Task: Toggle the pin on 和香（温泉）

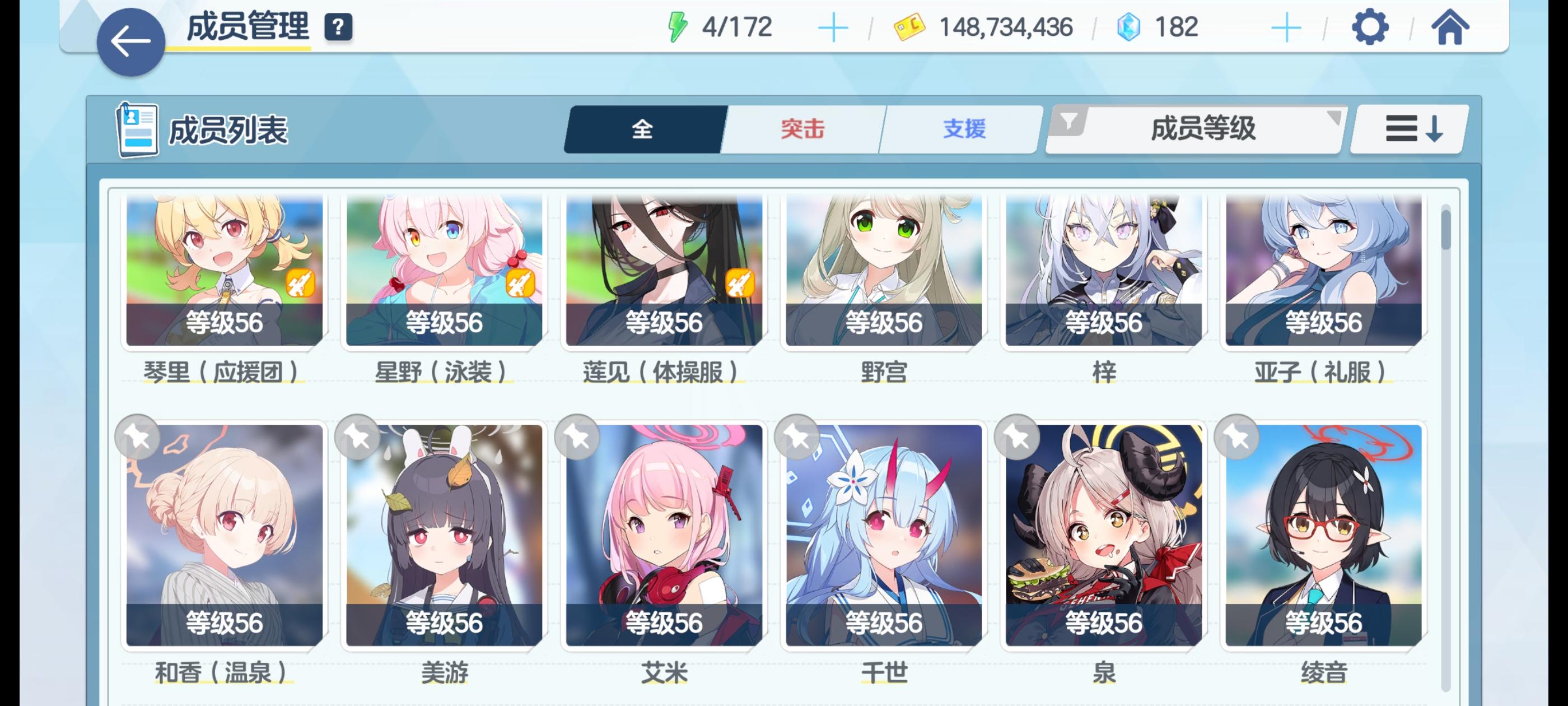Action: [x=138, y=438]
